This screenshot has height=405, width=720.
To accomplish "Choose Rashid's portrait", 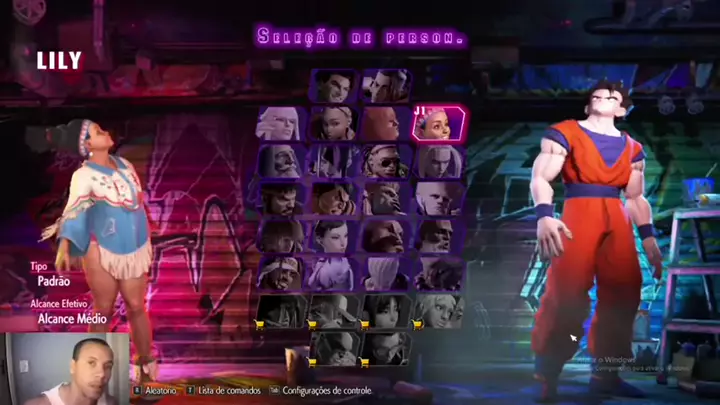I will 281,272.
